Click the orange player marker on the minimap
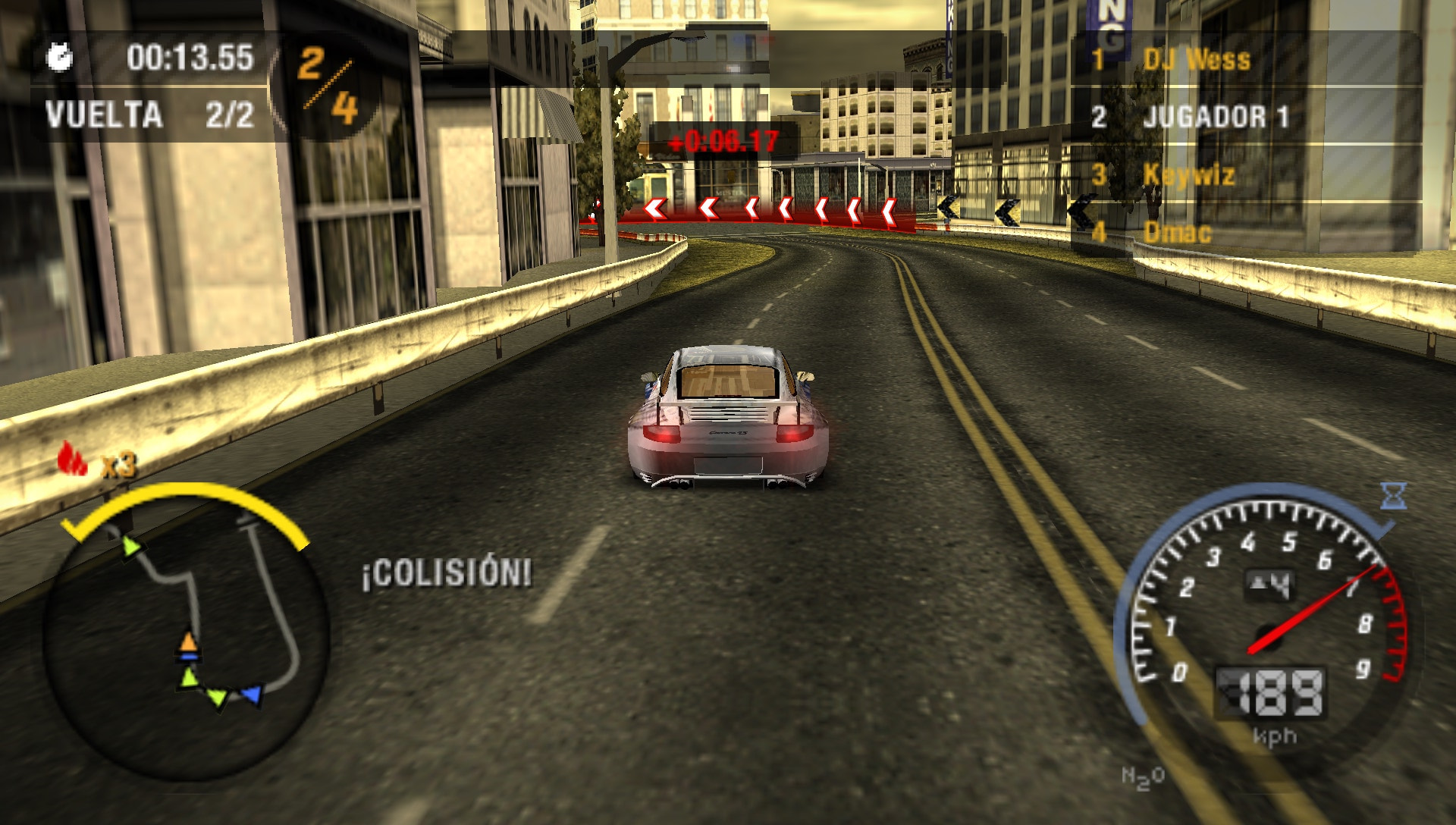 point(188,639)
